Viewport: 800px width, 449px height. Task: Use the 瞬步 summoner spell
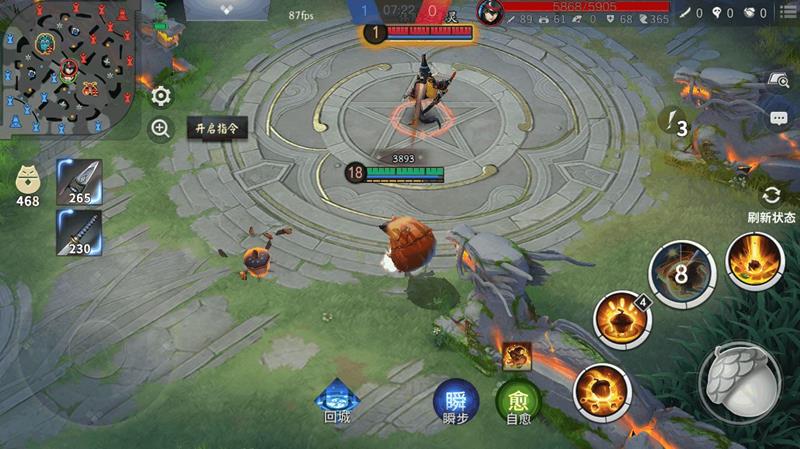coord(456,401)
